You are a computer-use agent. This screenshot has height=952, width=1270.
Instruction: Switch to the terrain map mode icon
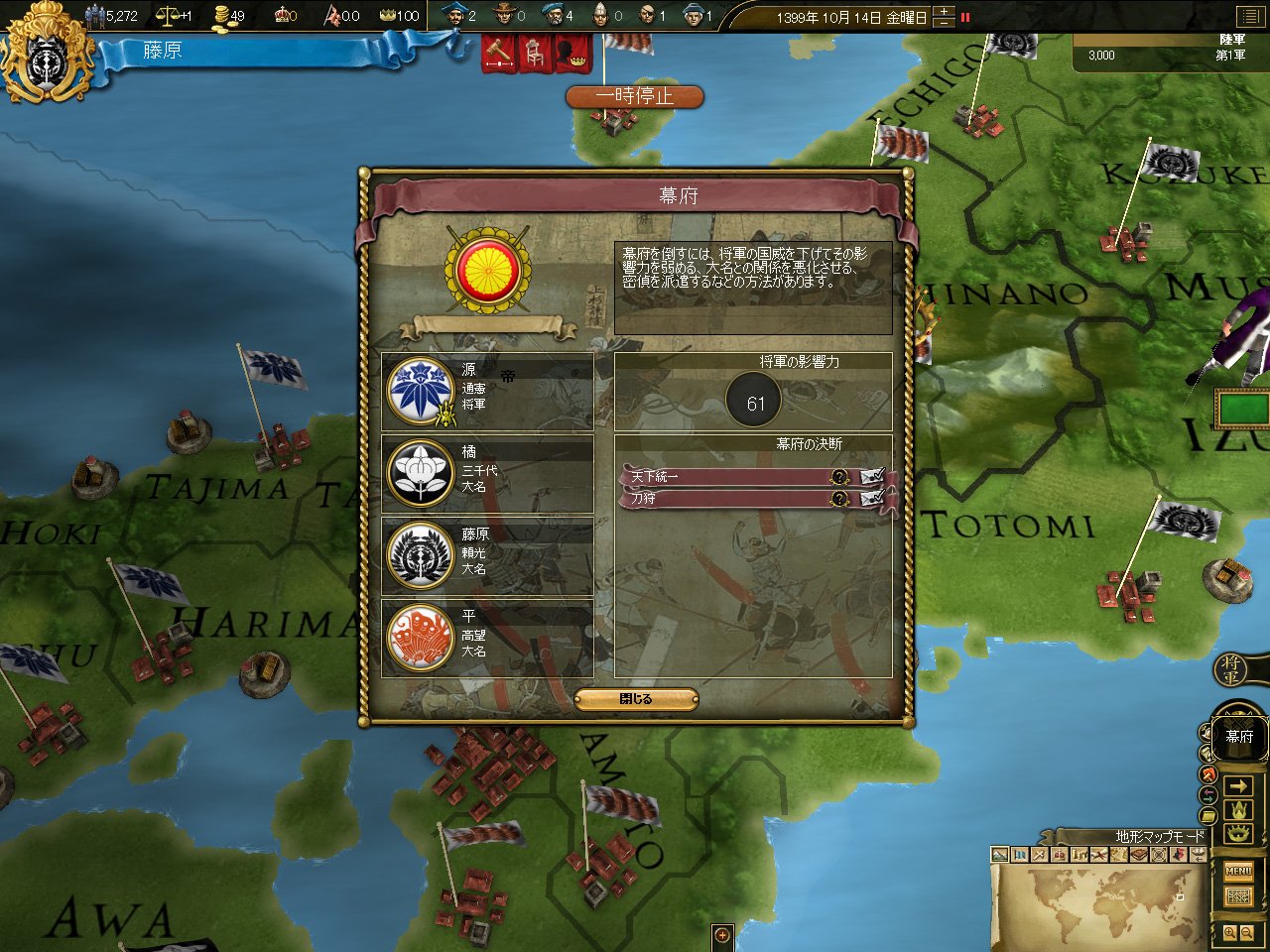click(x=1000, y=855)
